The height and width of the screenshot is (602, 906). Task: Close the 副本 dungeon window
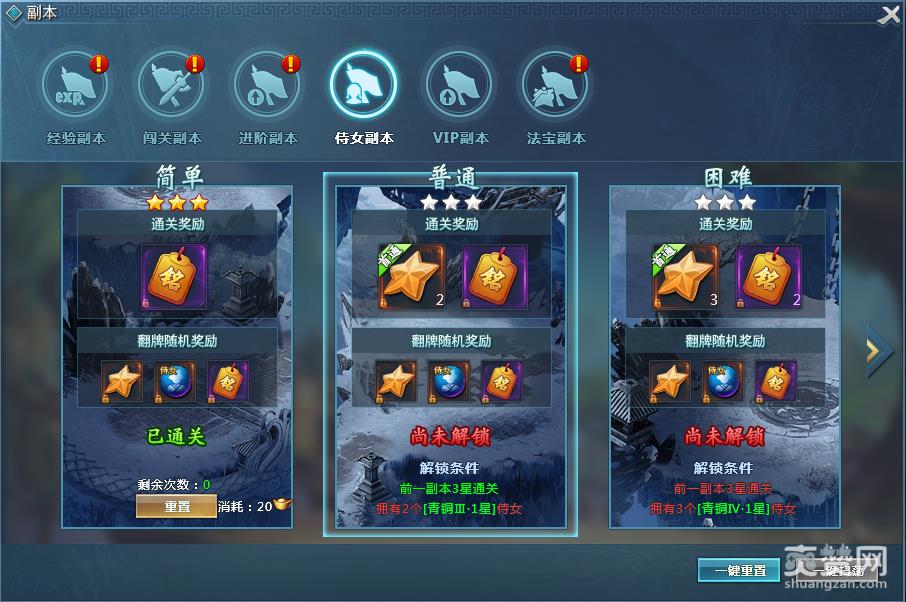(888, 15)
